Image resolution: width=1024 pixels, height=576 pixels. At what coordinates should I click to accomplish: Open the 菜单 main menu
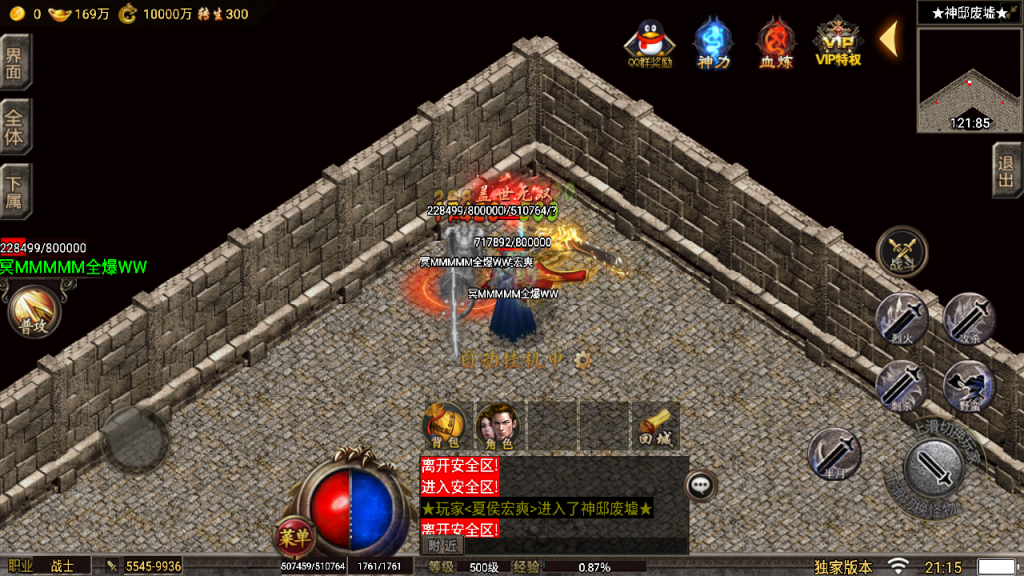click(x=295, y=537)
